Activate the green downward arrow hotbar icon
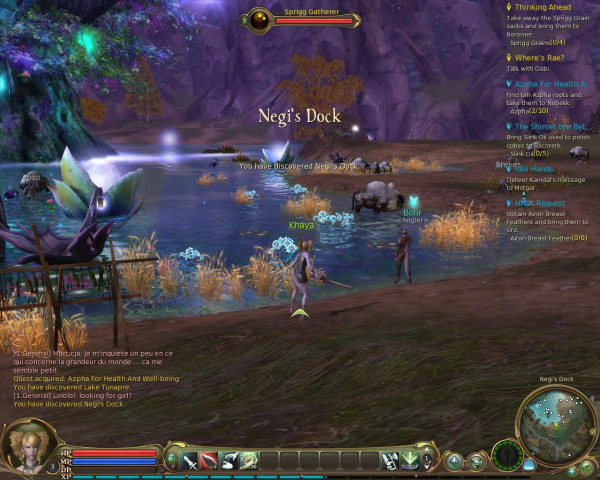Viewport: 600px width, 480px height. [410, 460]
